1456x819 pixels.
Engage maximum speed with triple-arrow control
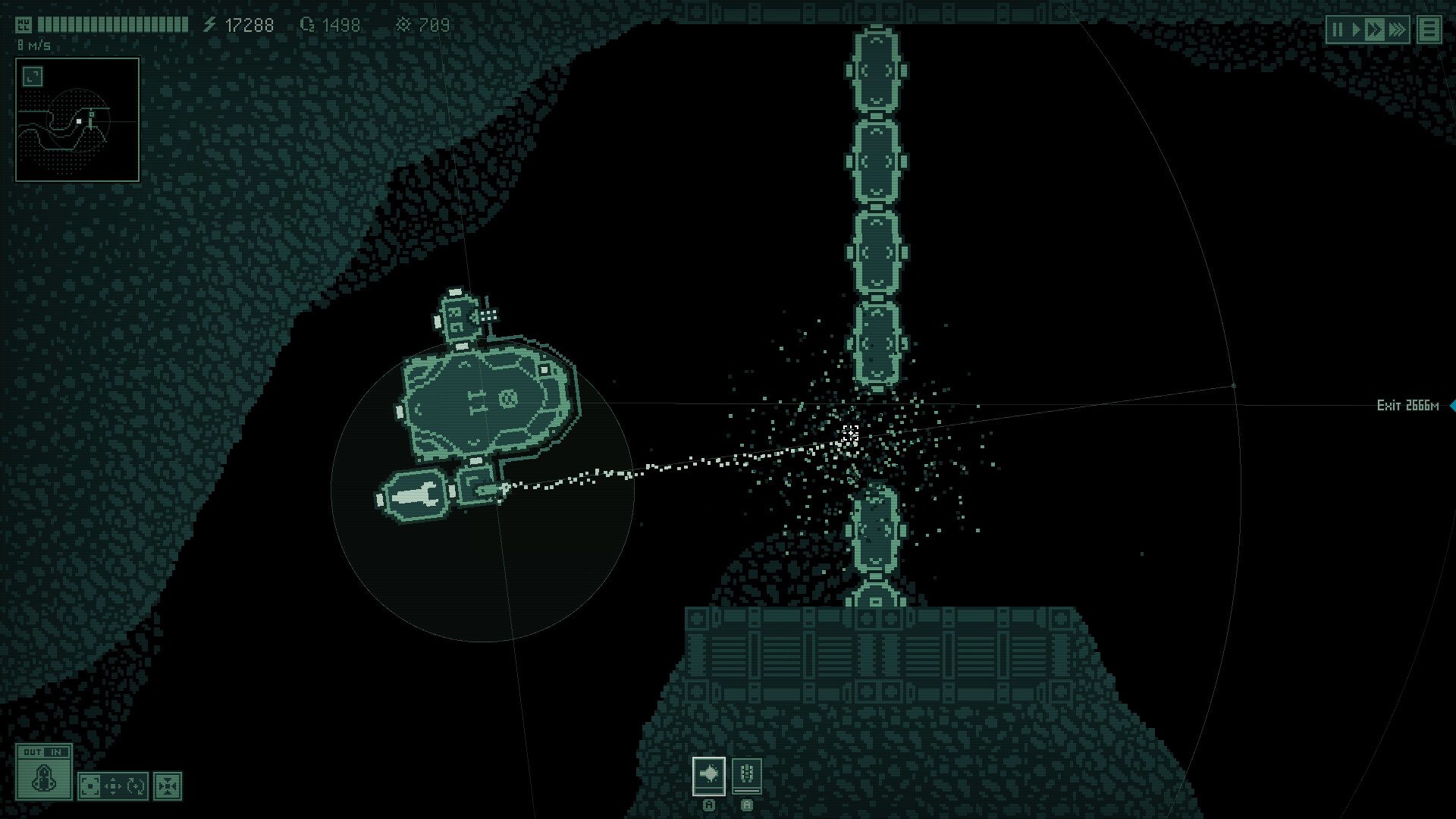coord(1397,29)
